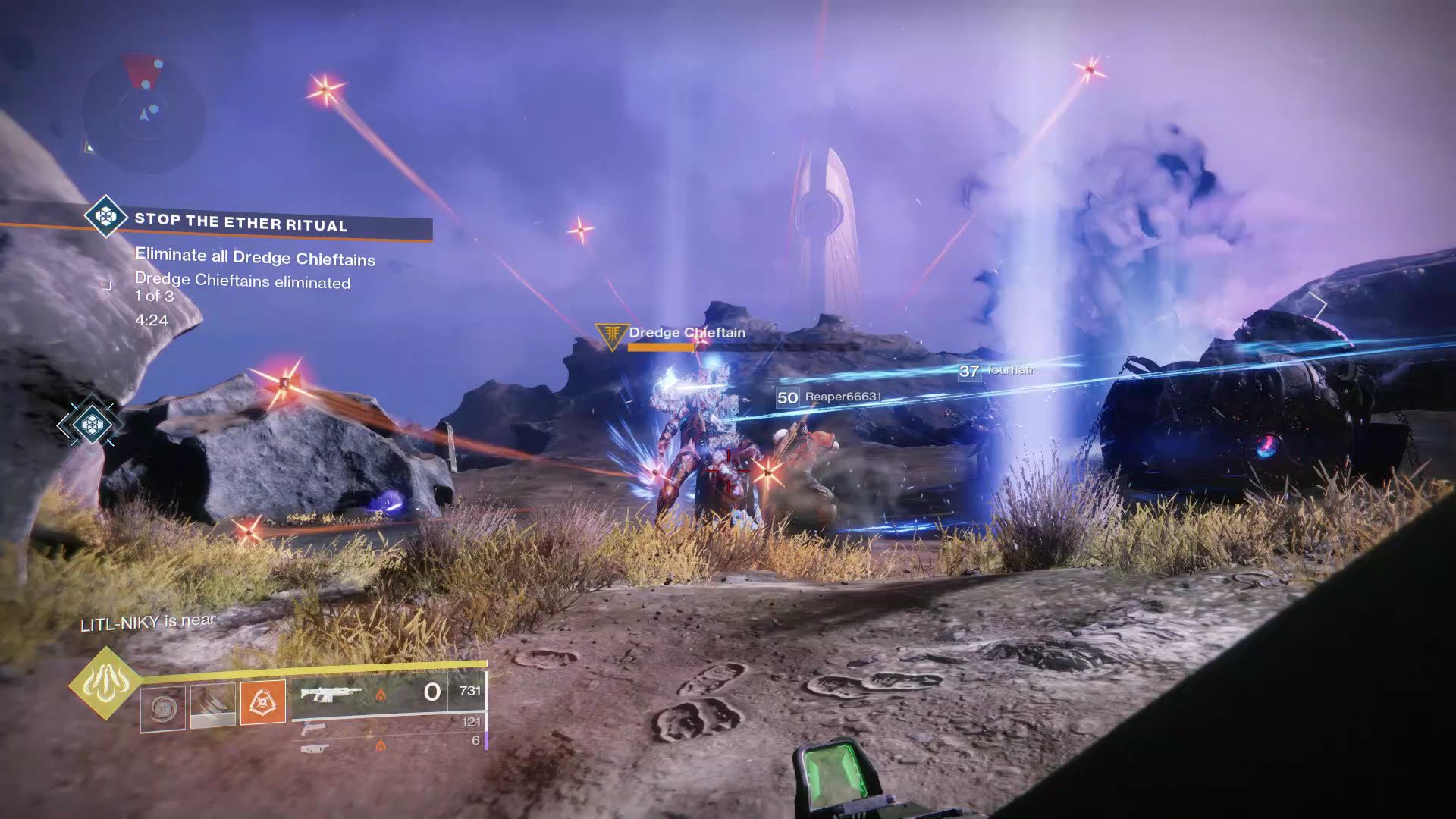Viewport: 1456px width, 819px height.
Task: Toggle the Dredge Chieftains eliminated checkbox
Action: tap(106, 285)
